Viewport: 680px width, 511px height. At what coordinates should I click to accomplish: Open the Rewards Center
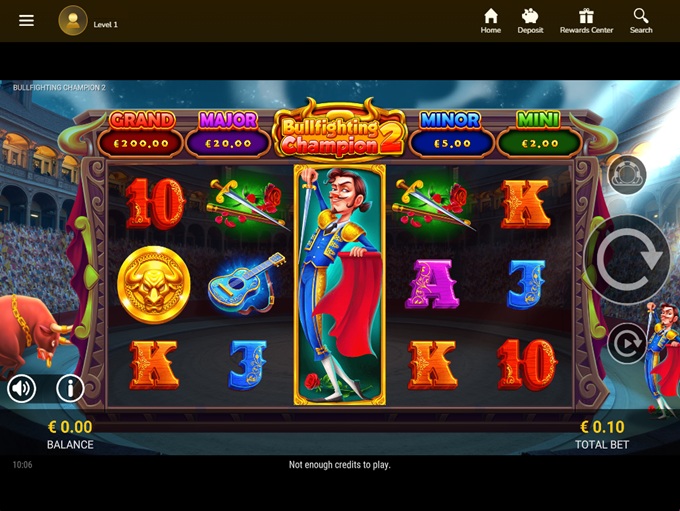[x=586, y=20]
